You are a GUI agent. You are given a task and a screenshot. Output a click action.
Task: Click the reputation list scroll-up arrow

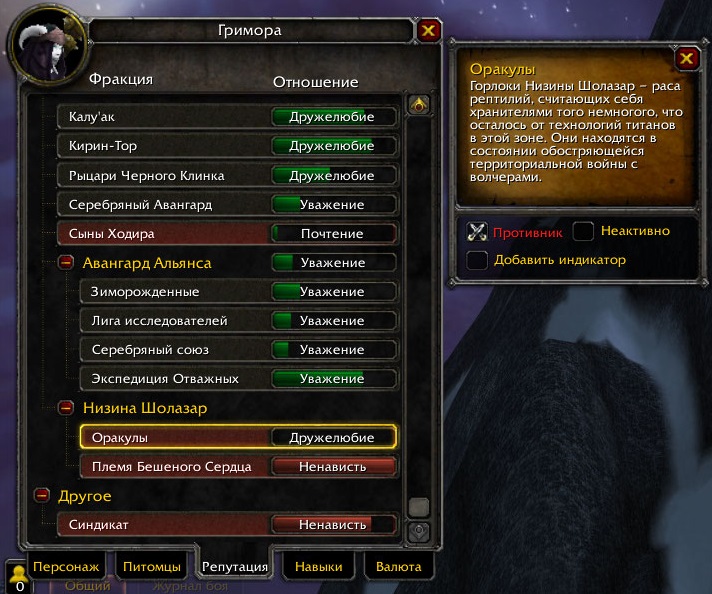coord(419,104)
